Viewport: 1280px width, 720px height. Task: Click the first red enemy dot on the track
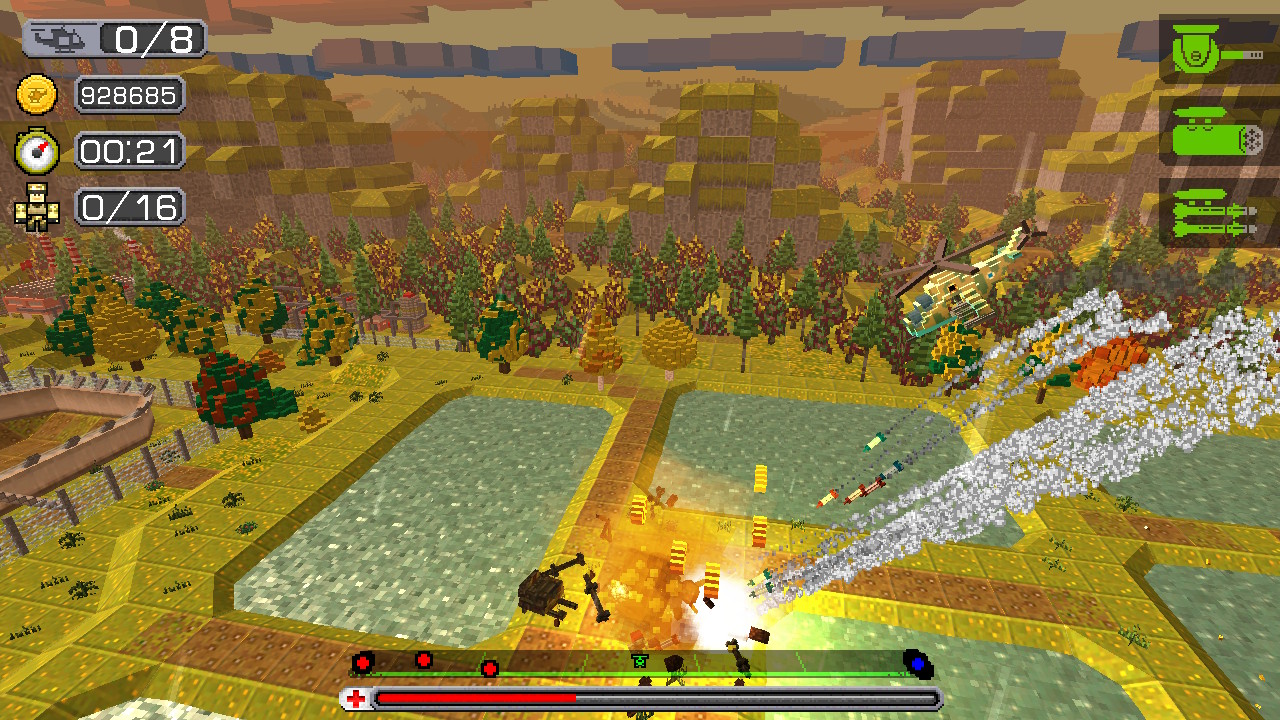[x=365, y=662]
